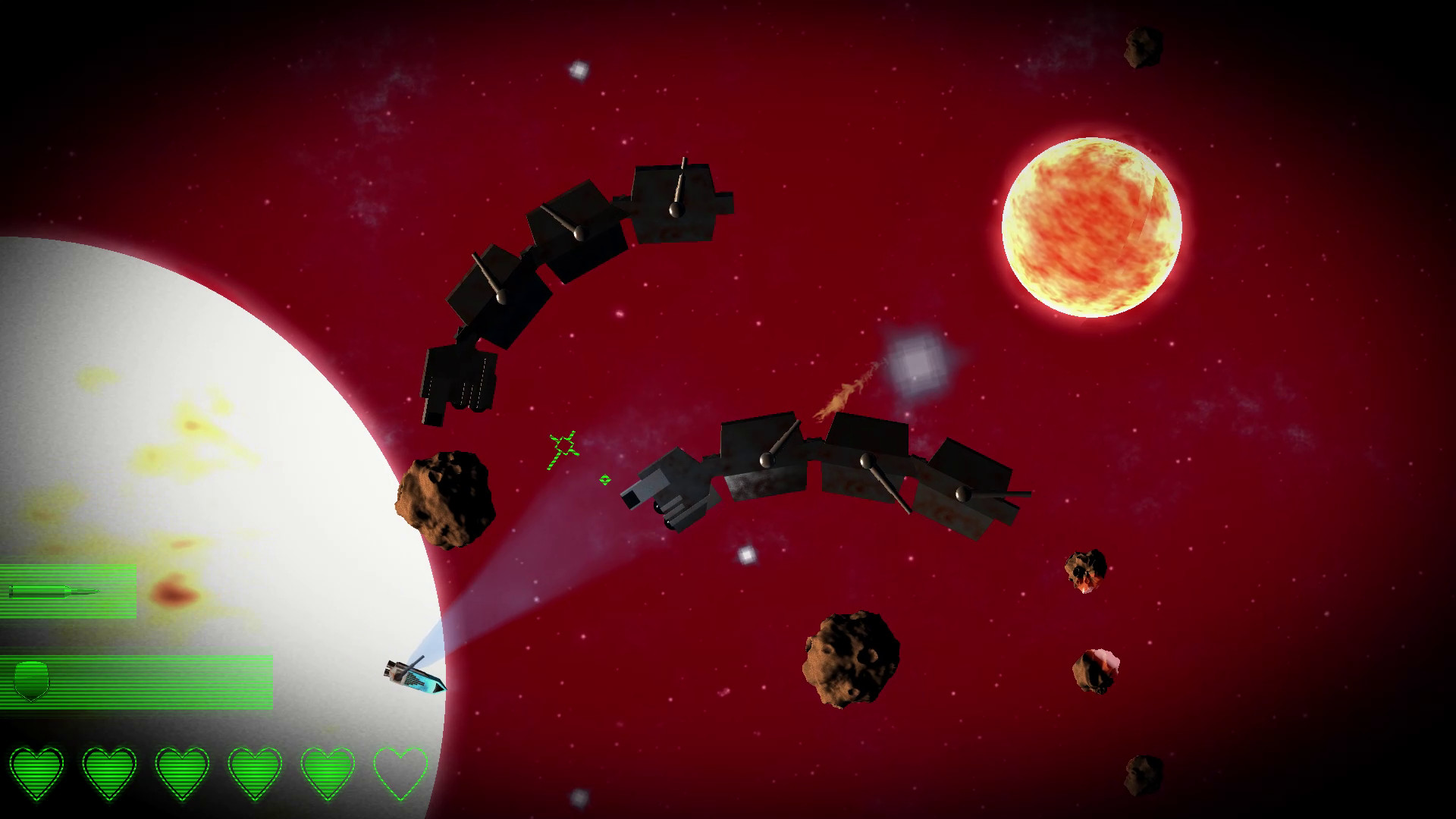Click the small green diamond waypoint marker
The width and height of the screenshot is (1456, 819).
(x=604, y=480)
